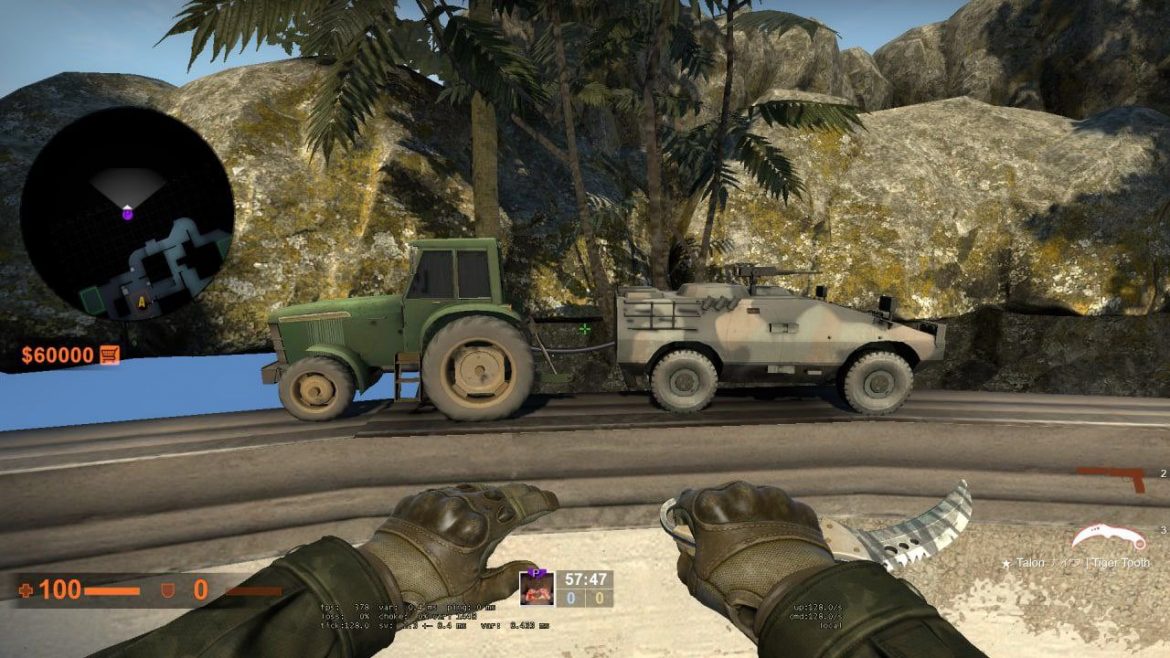Screen dimensions: 1170x658
Task: Choose the Talon knife weapon icon
Action: point(1107,540)
